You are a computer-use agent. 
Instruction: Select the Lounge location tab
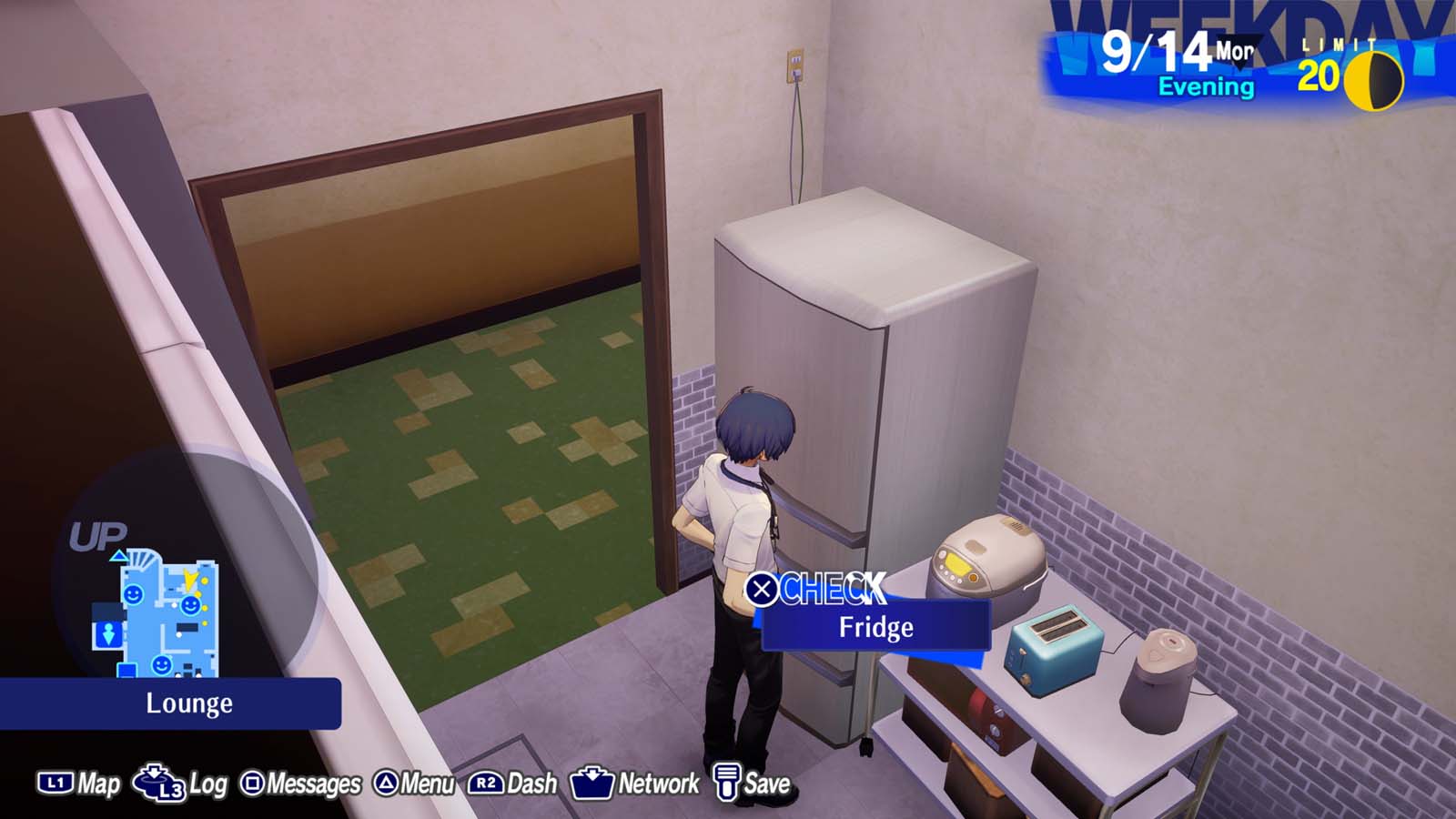click(189, 703)
